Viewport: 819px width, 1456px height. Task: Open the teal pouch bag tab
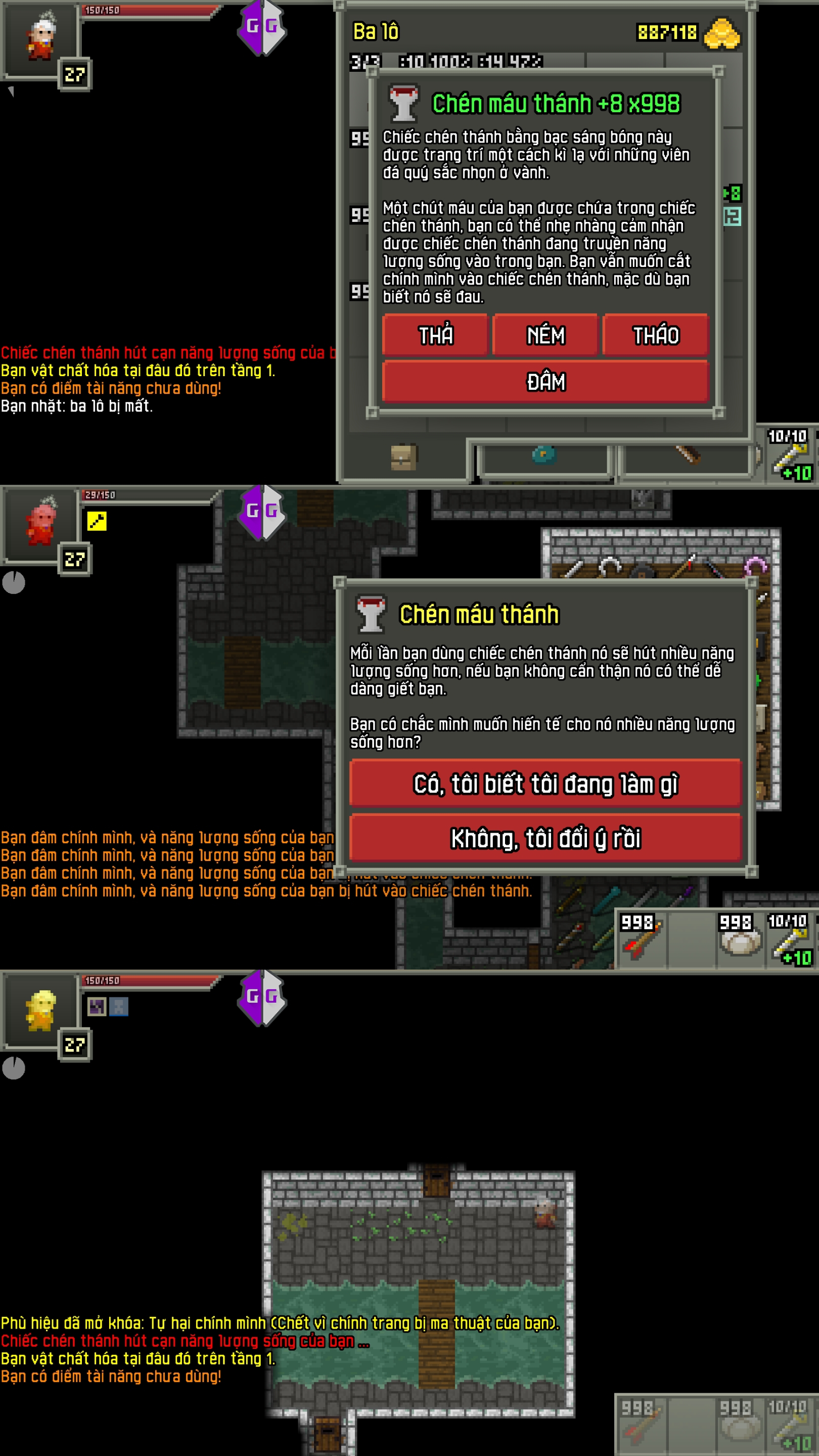point(544,455)
